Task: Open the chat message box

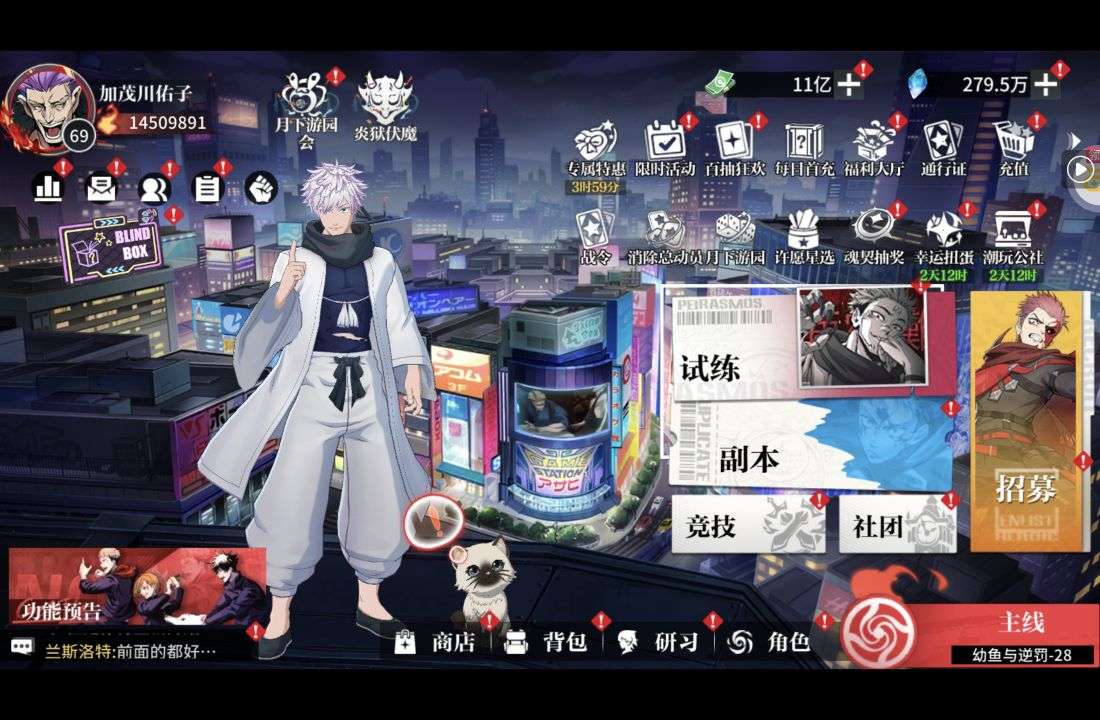Action: 130,650
